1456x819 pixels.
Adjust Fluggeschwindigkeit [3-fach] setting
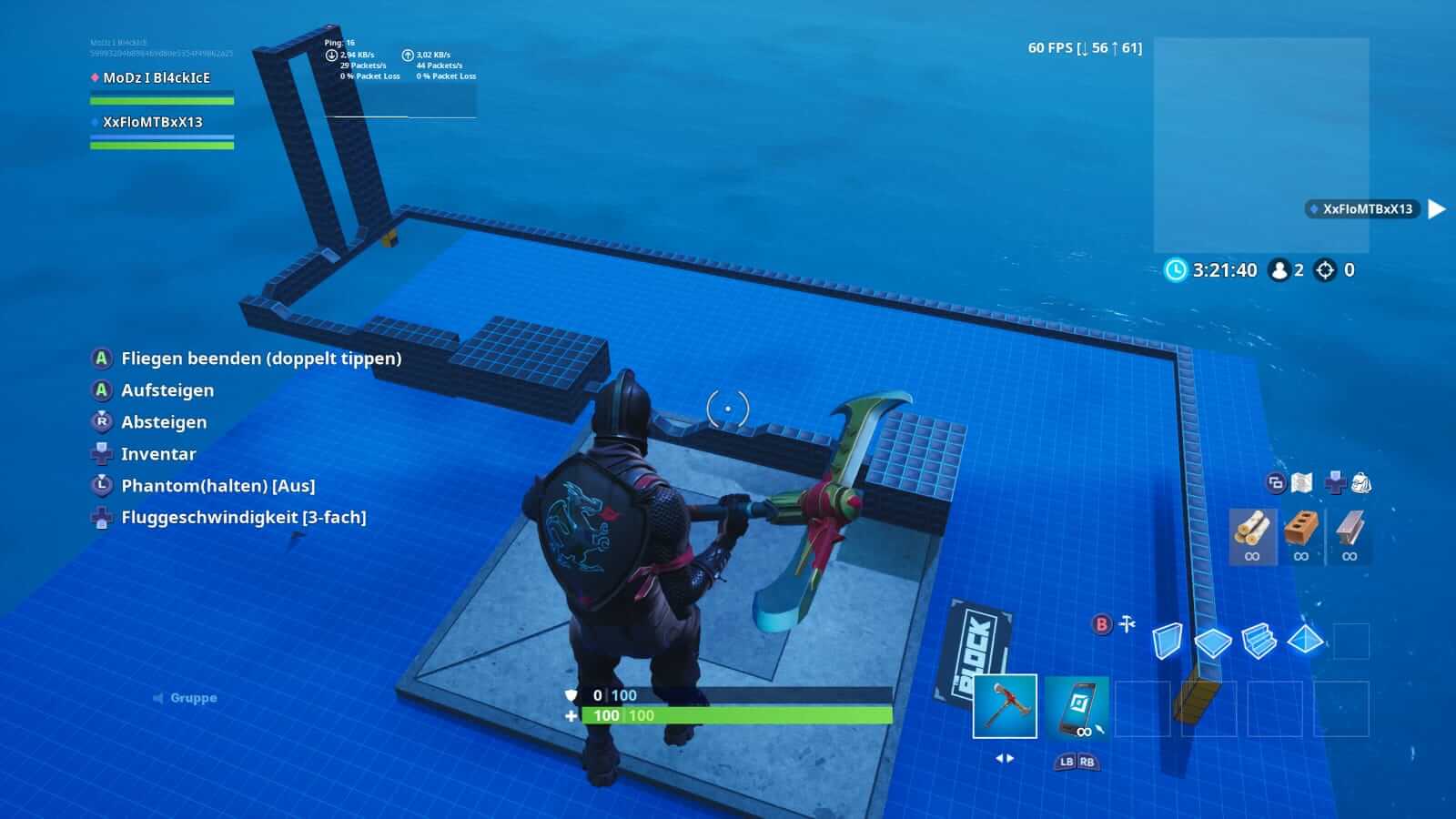pos(241,517)
